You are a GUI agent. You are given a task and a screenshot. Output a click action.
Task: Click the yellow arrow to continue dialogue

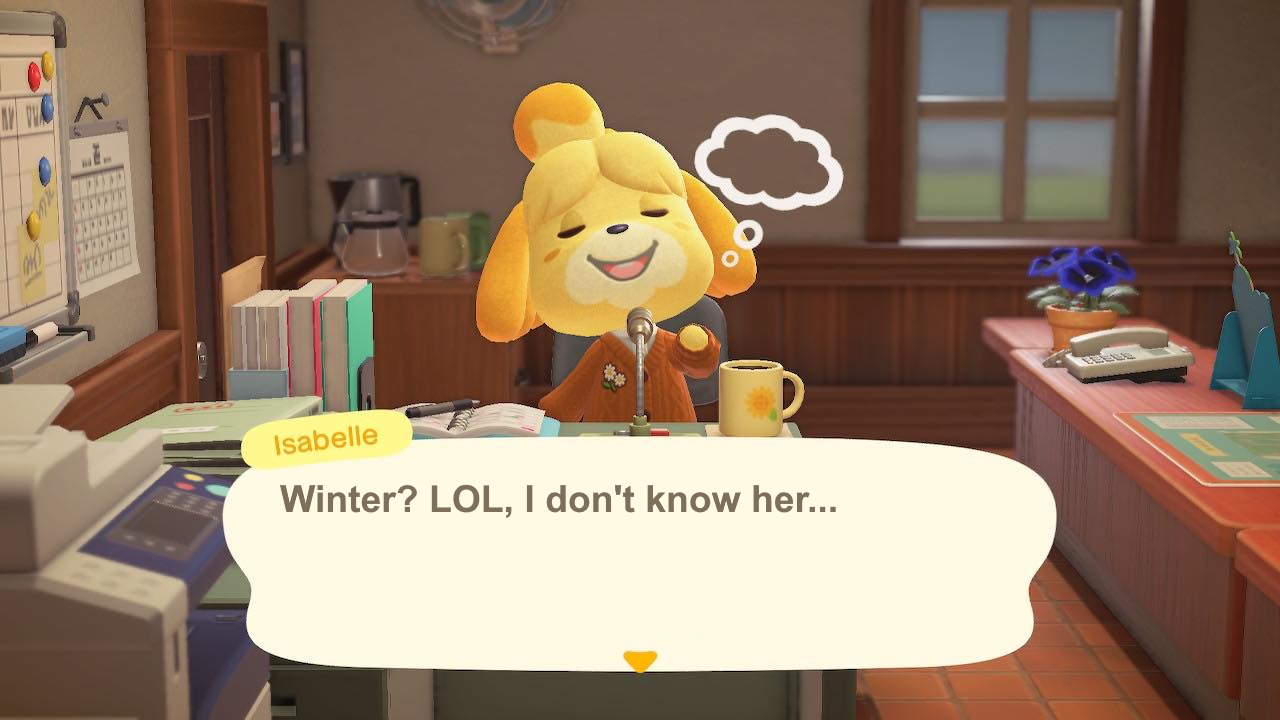click(638, 659)
